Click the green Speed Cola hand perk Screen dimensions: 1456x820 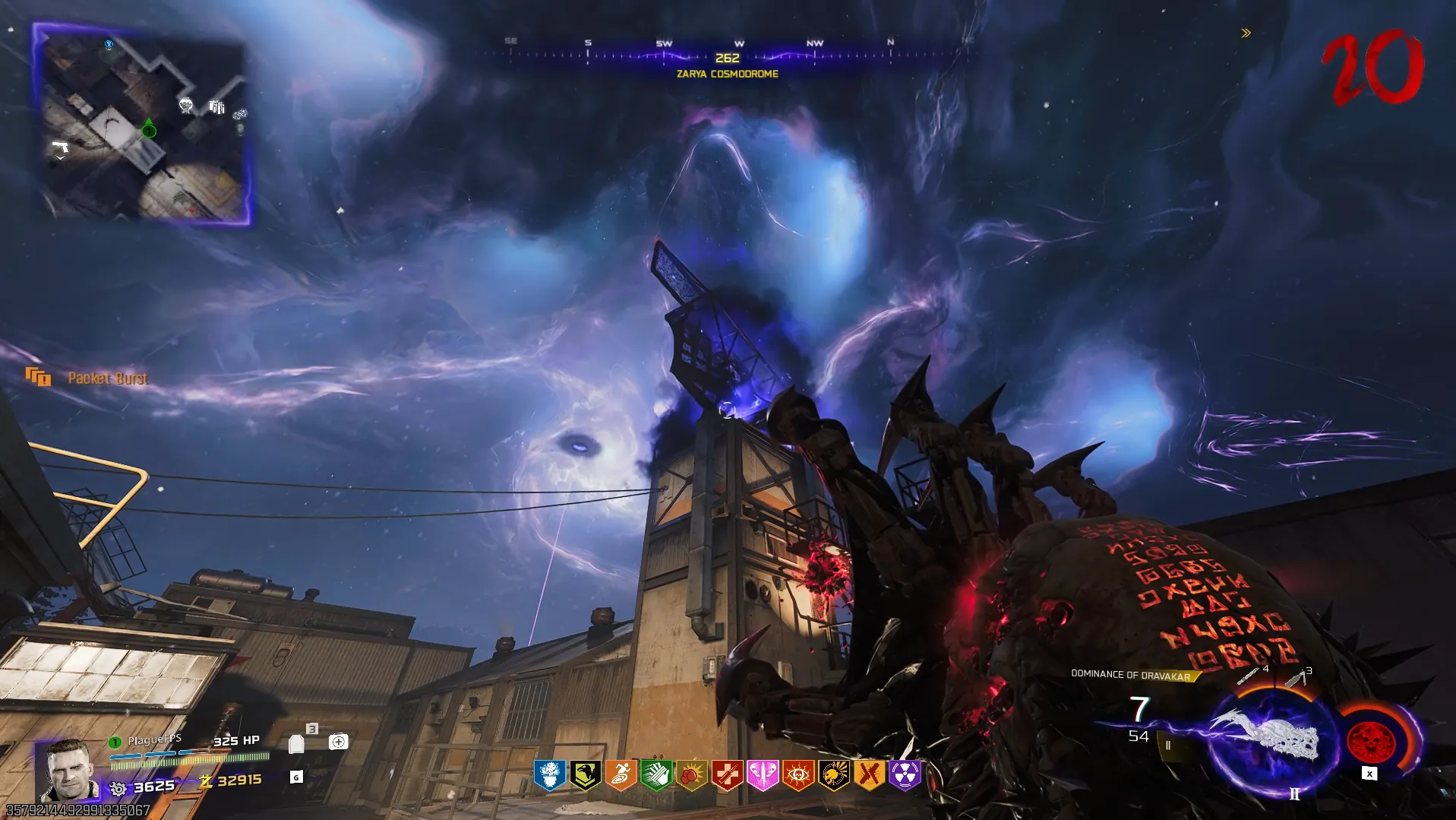pyautogui.click(x=656, y=775)
